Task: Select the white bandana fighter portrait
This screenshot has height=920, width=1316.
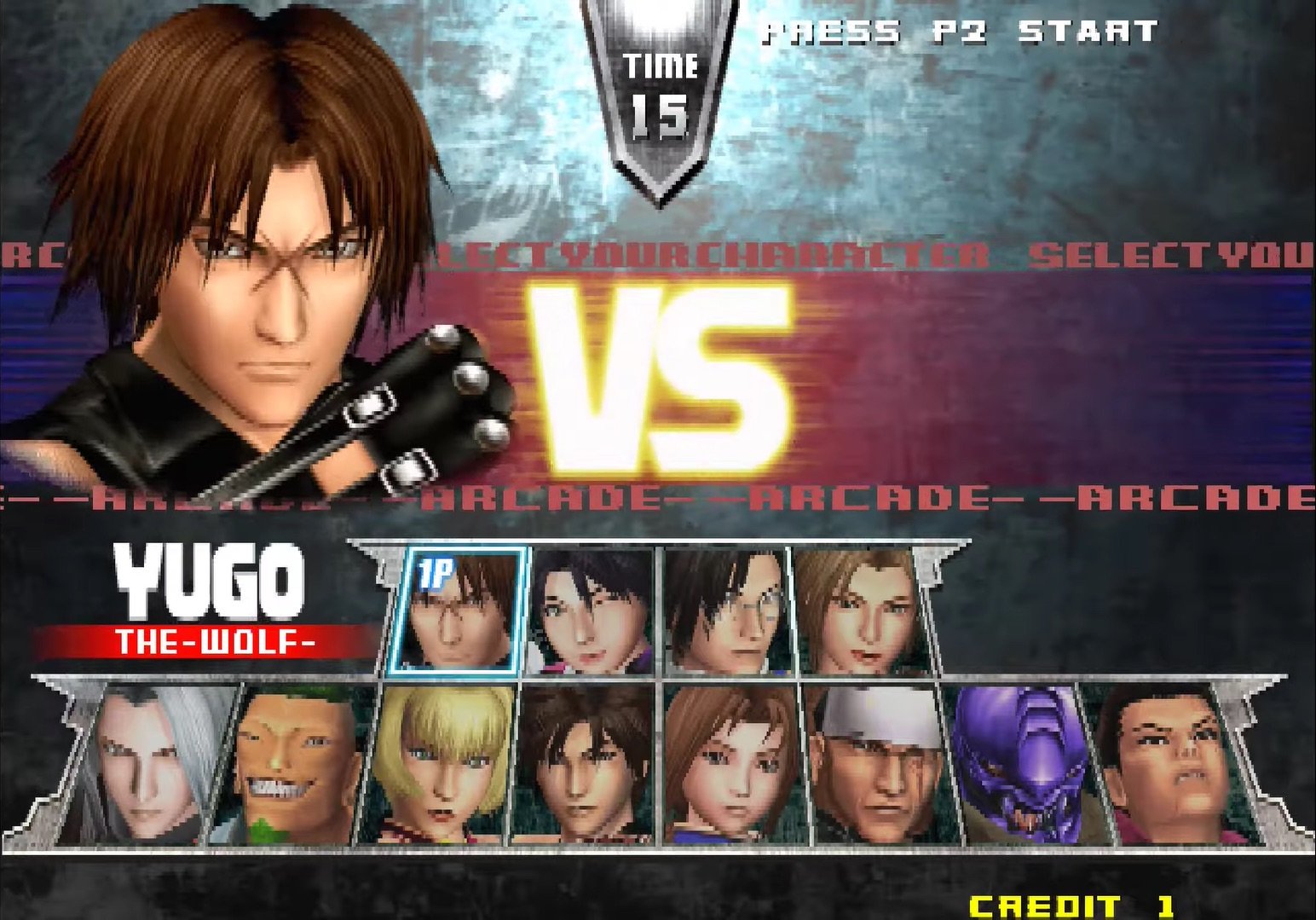Action: click(876, 765)
